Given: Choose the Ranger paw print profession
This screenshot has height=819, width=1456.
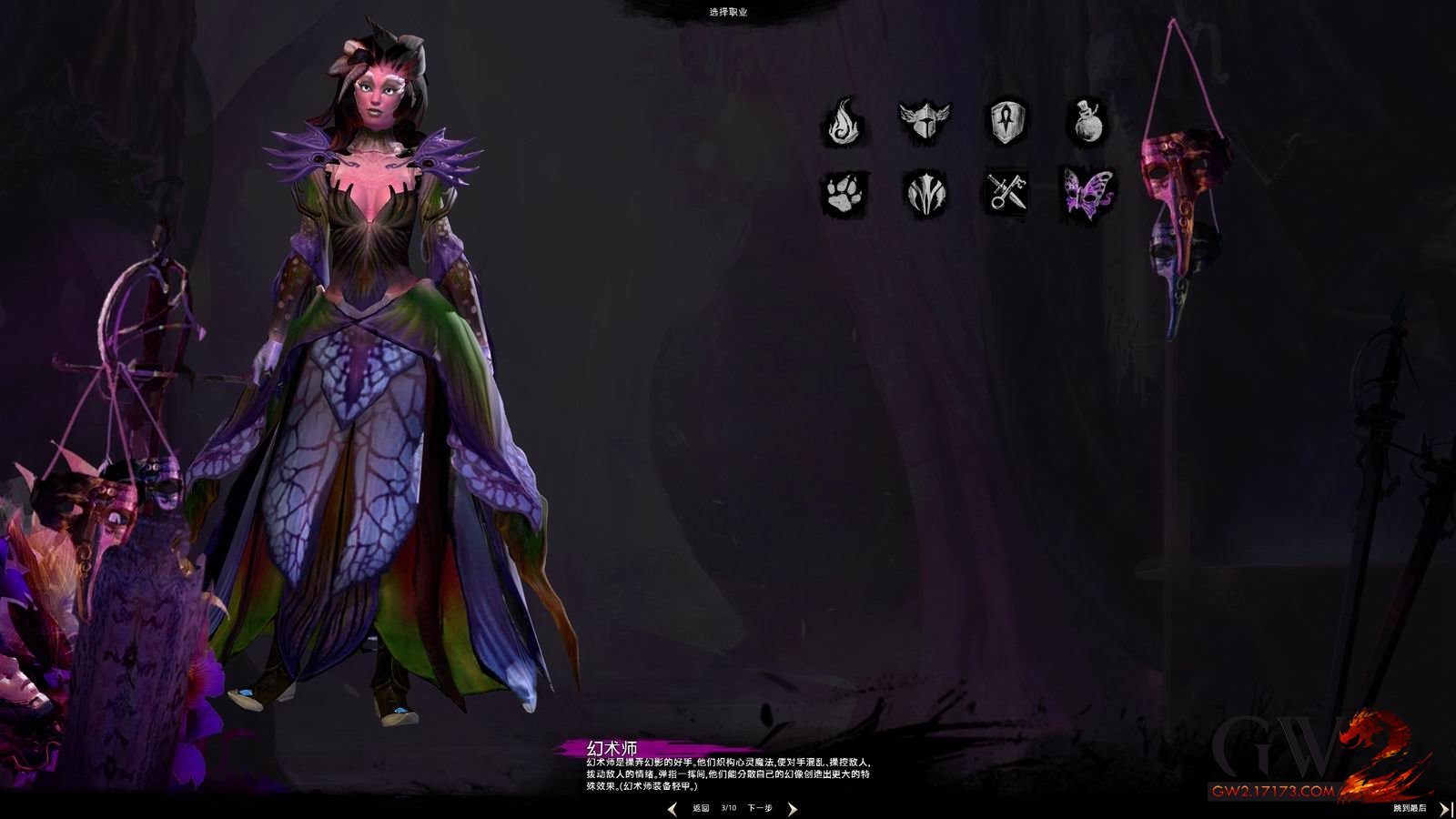Looking at the screenshot, I should coord(847,194).
